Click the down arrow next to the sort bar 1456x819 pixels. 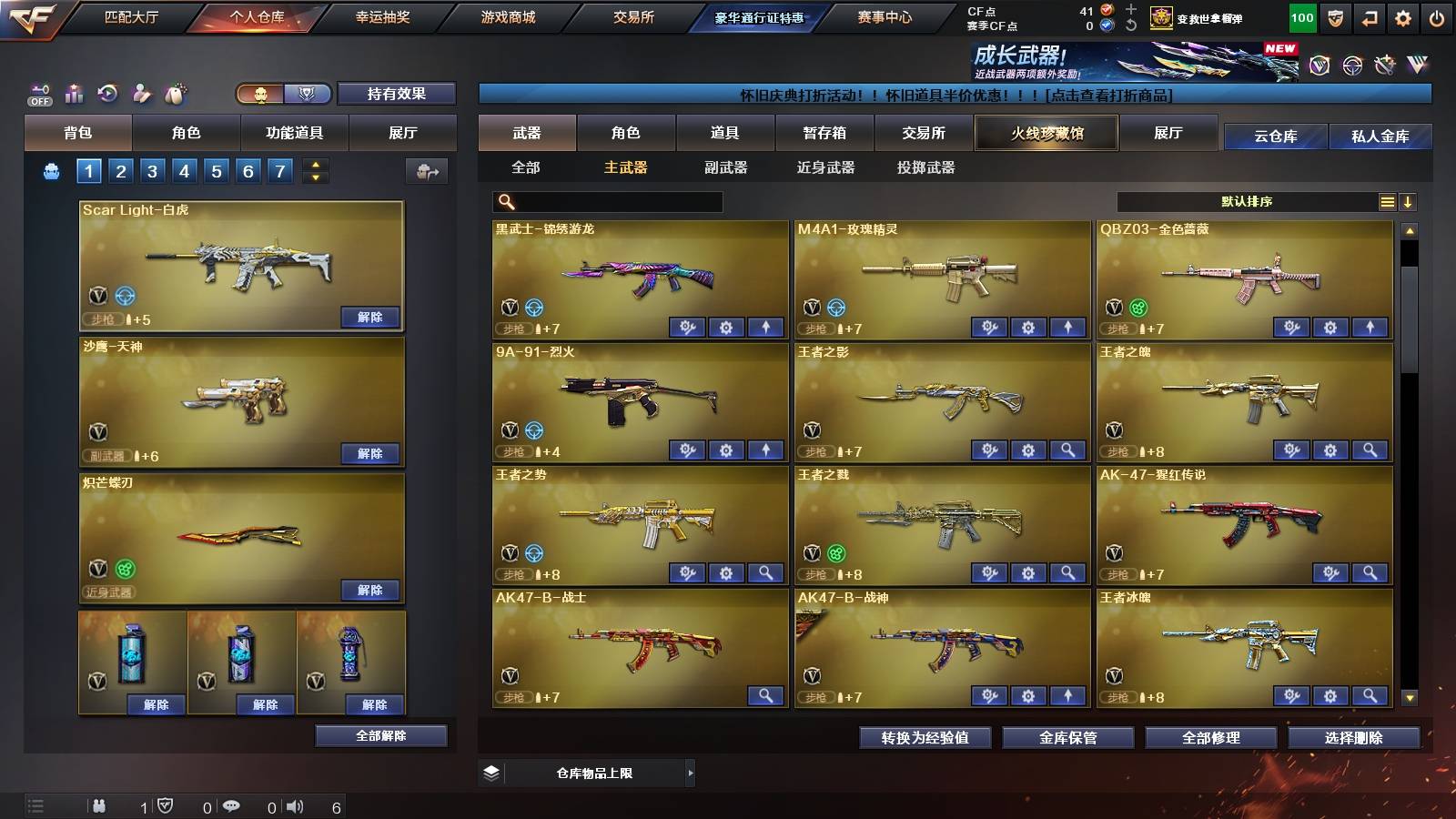[1410, 201]
